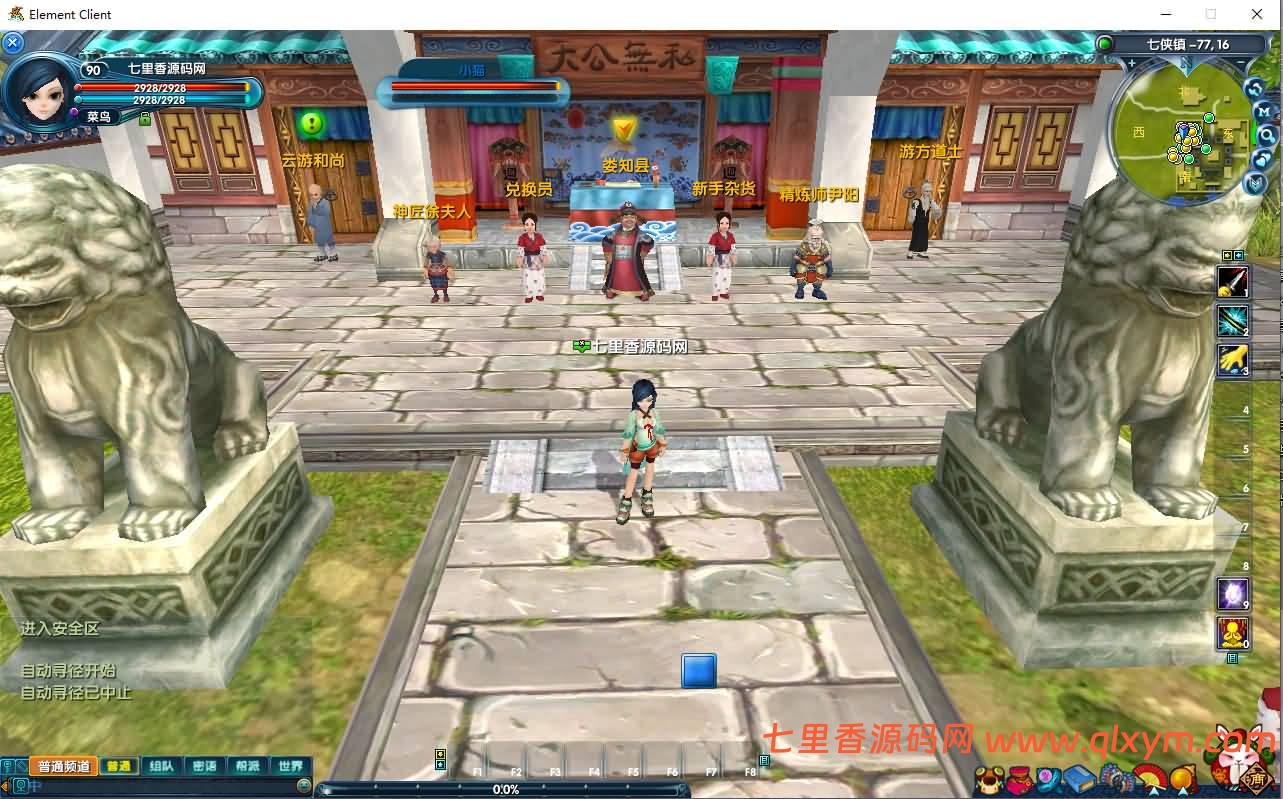Open the shop via the white cat mascot icon
The image size is (1283, 799).
(1238, 765)
